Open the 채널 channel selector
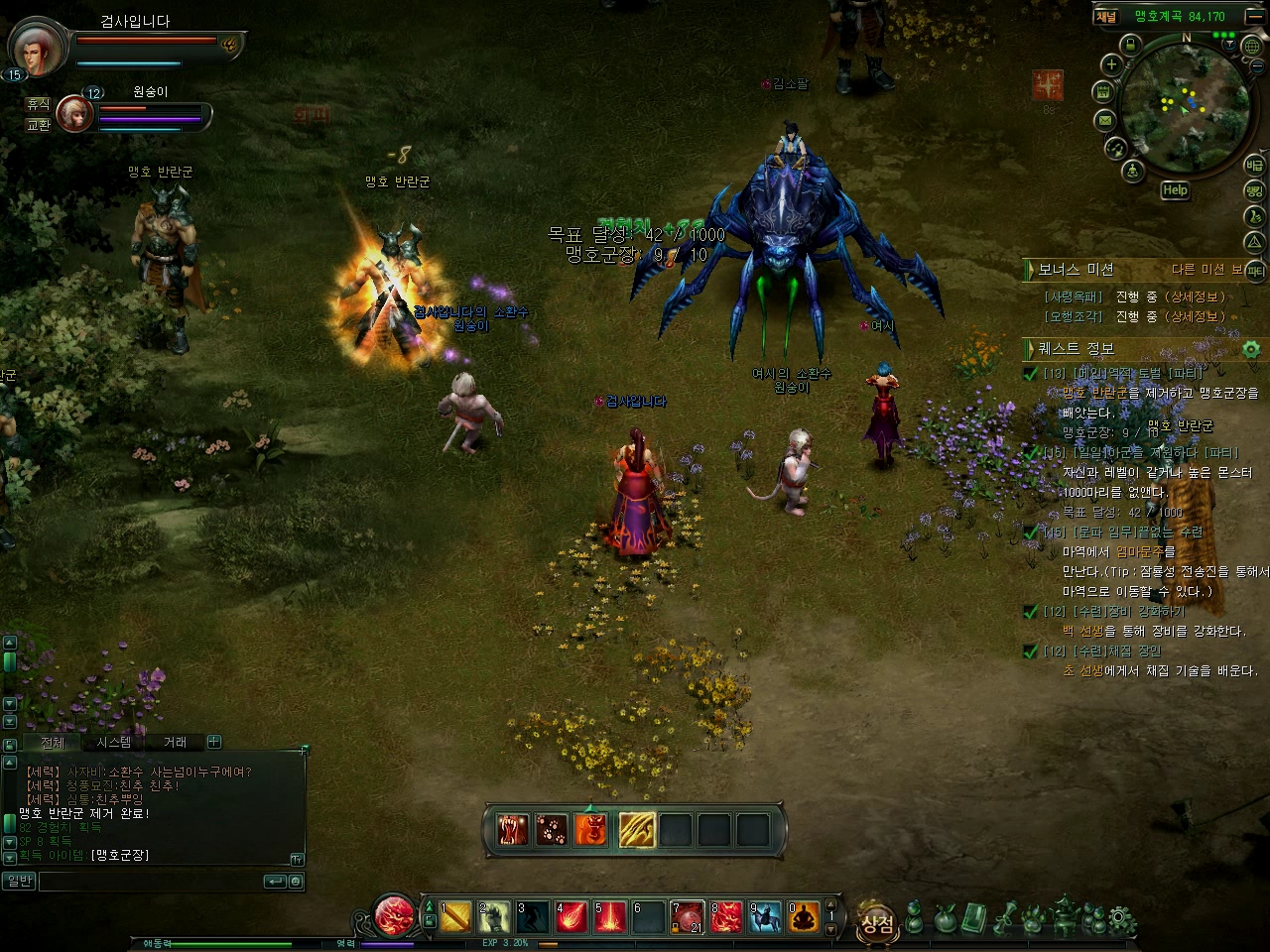The image size is (1270, 952). pos(1106,16)
